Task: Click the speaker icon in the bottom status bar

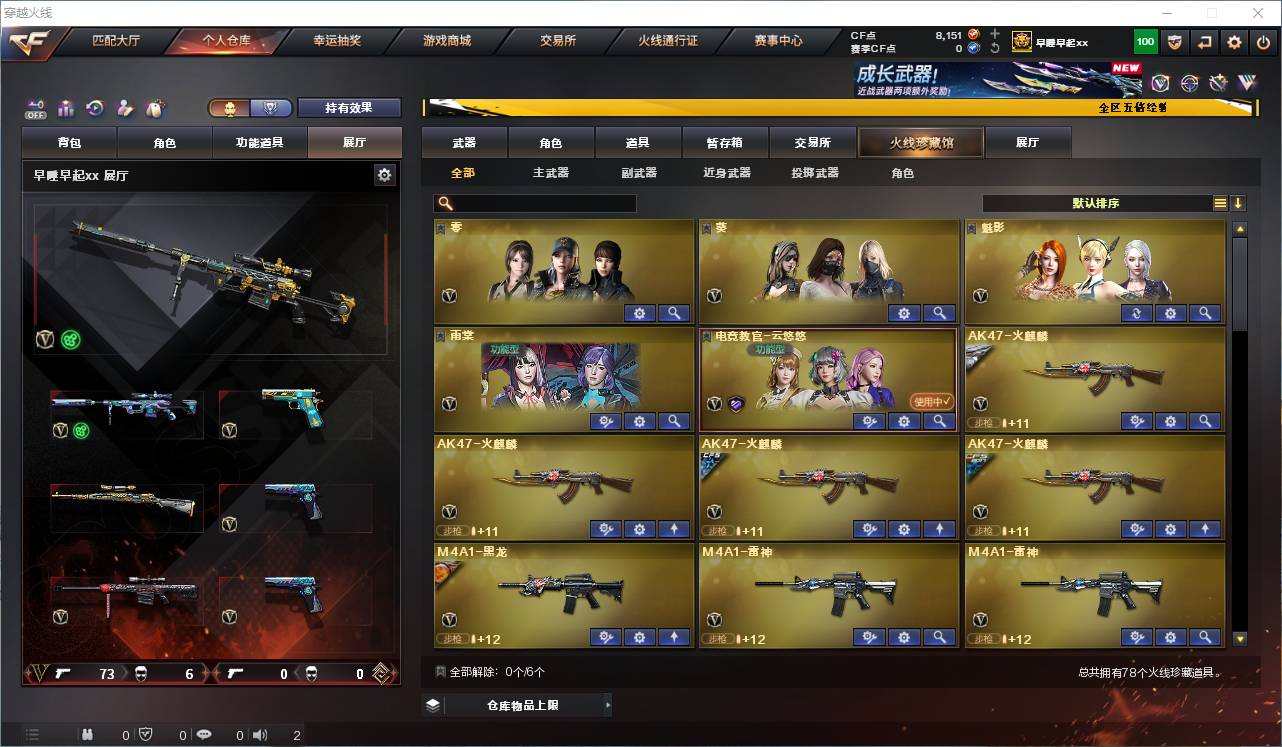Action: tap(259, 735)
